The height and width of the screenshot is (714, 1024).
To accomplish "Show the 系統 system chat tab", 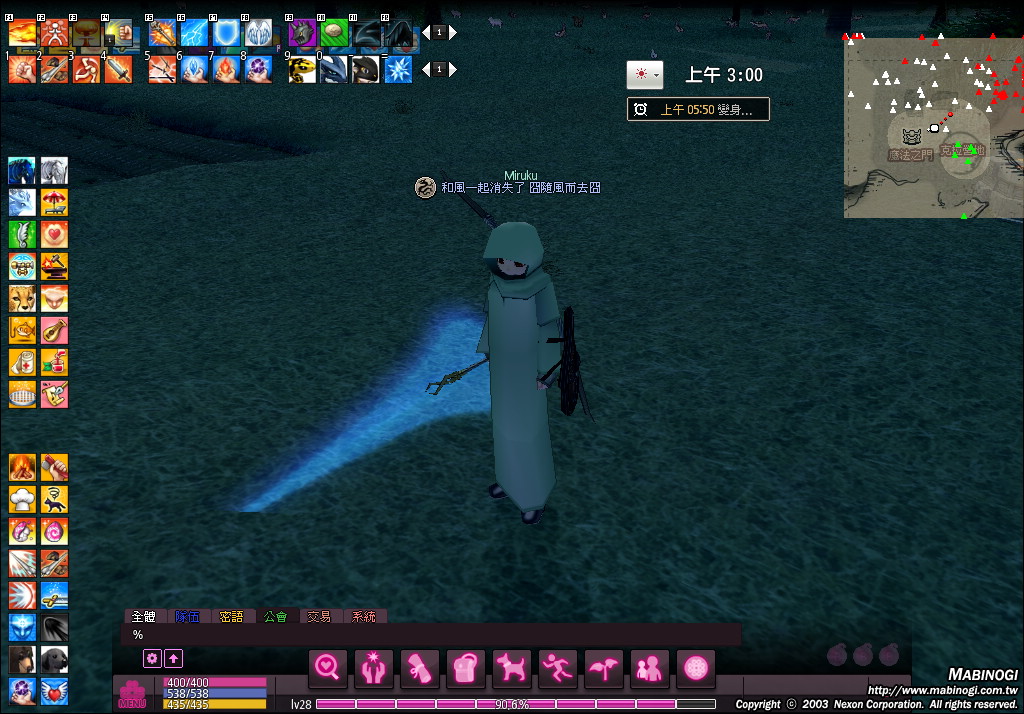I will [x=364, y=616].
